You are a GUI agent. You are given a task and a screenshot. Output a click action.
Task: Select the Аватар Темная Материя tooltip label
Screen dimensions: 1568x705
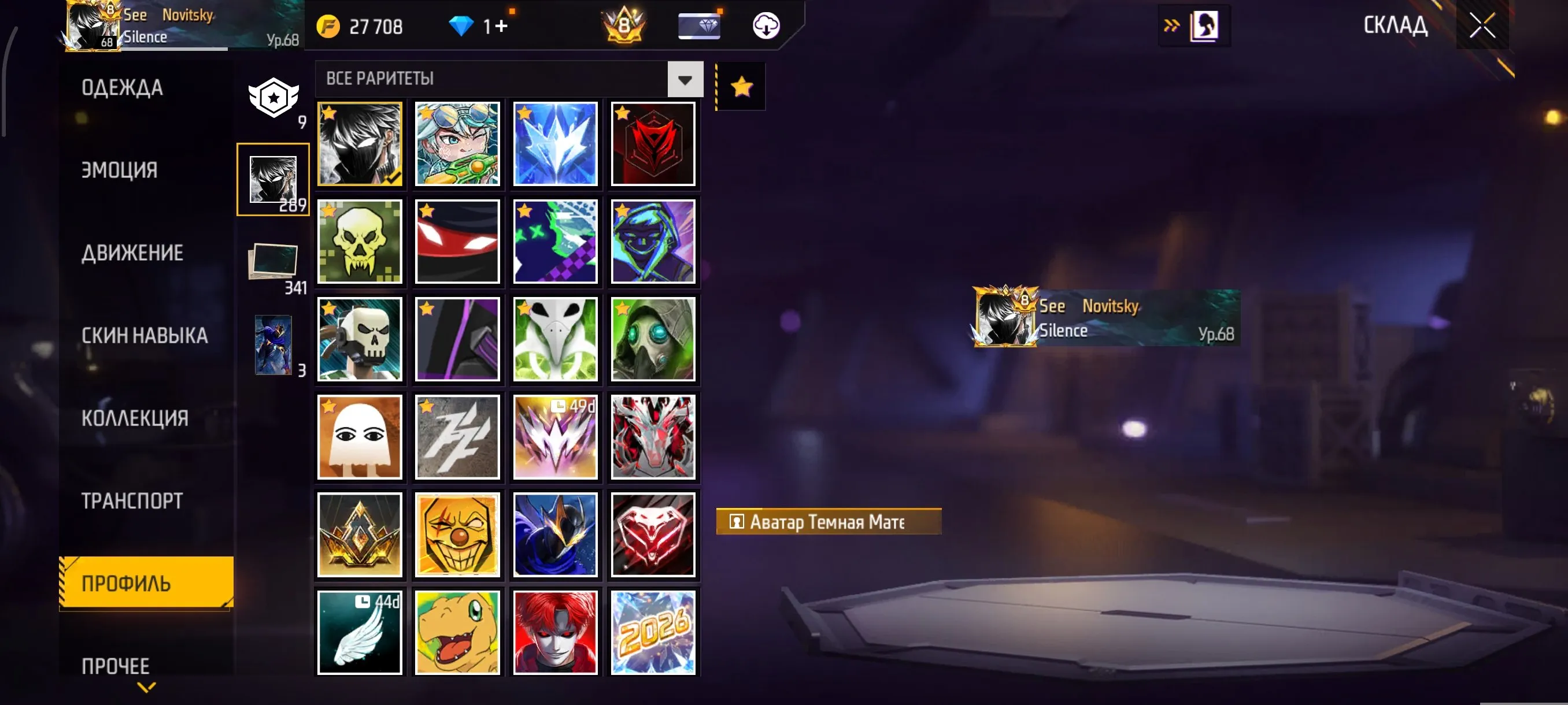tap(829, 521)
